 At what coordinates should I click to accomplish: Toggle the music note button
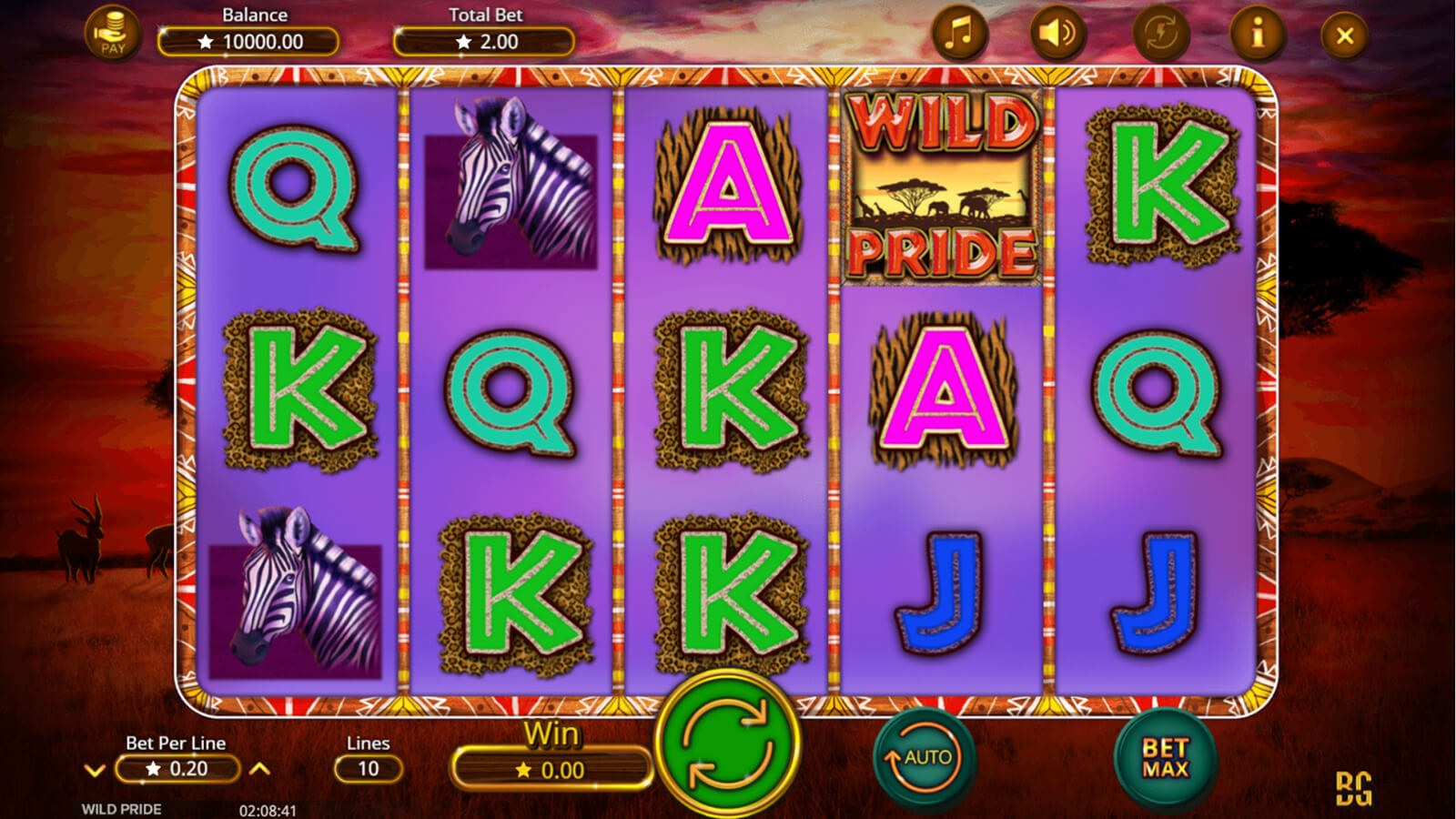tap(959, 35)
